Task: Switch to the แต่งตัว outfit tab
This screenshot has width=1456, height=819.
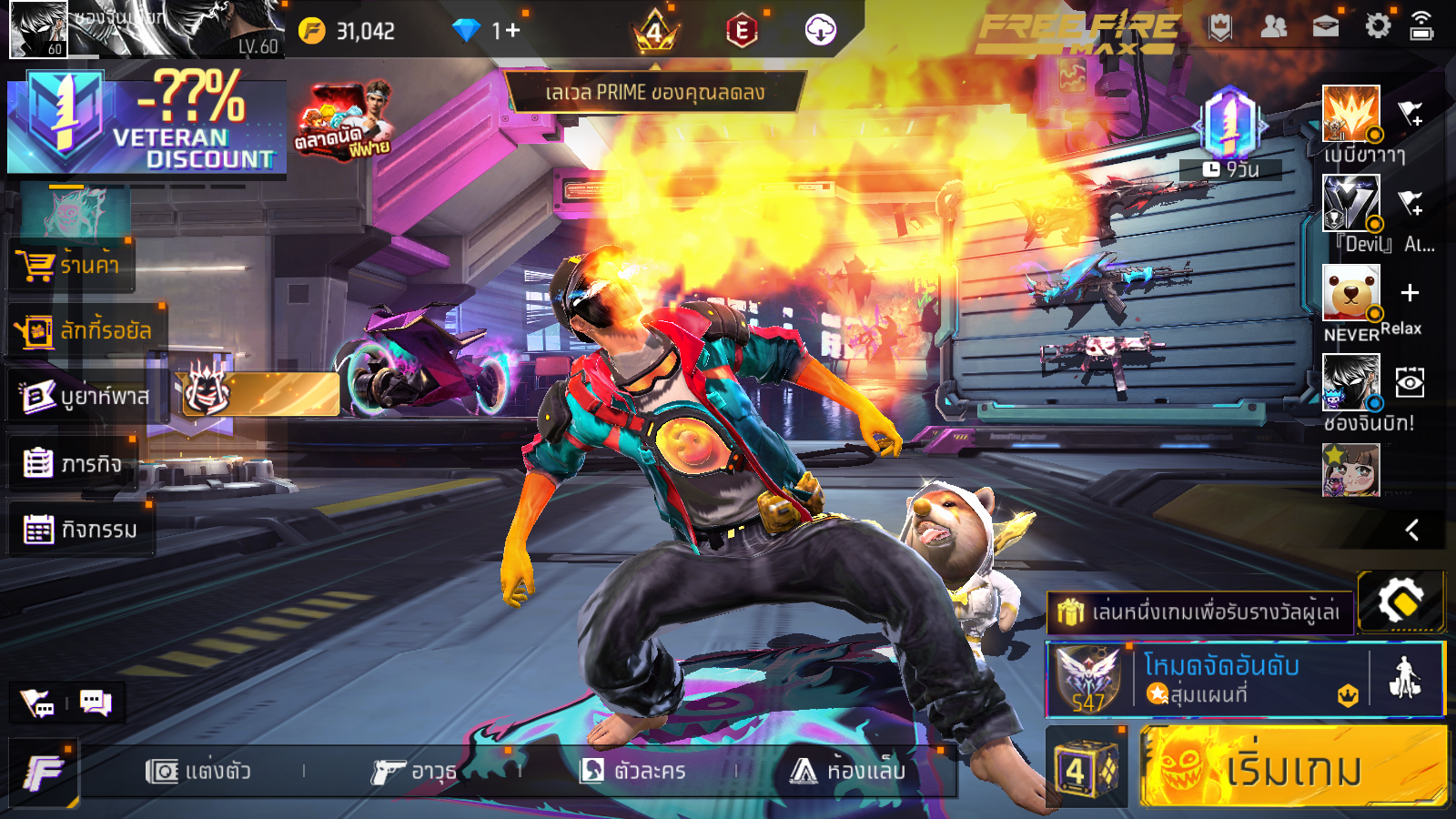Action: [198, 772]
